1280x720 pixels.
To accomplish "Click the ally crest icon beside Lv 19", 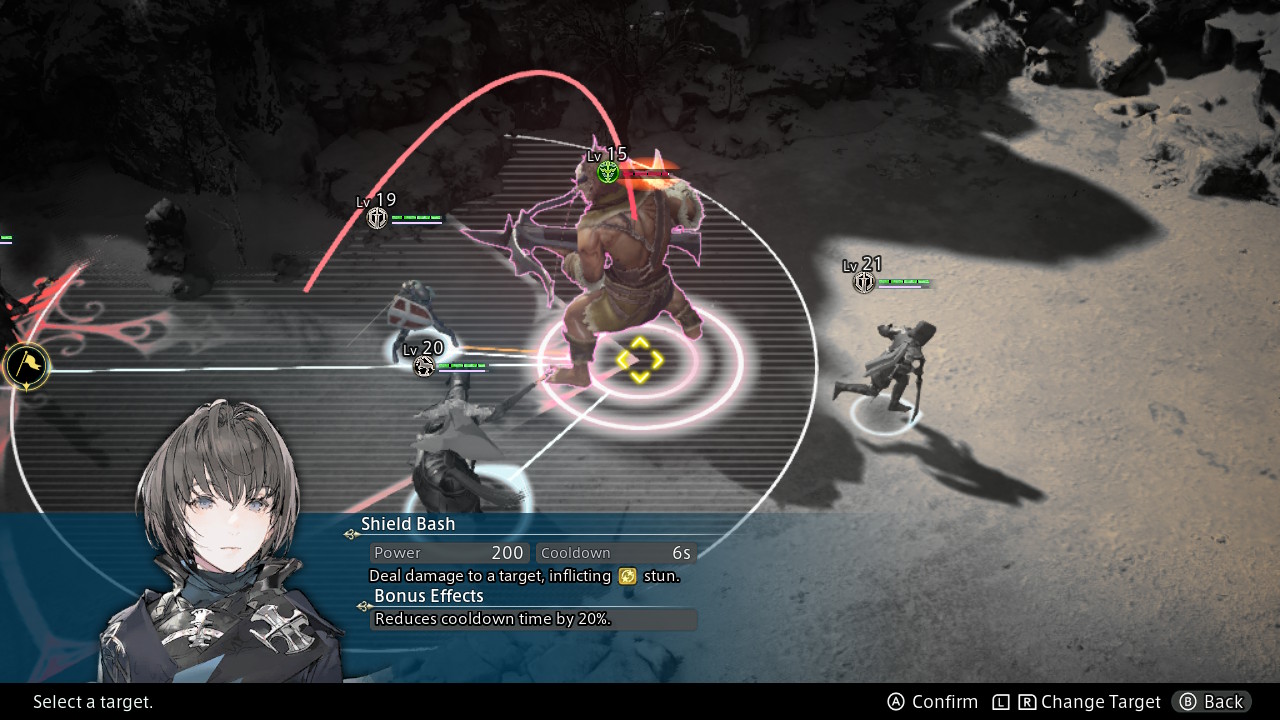I will point(377,218).
